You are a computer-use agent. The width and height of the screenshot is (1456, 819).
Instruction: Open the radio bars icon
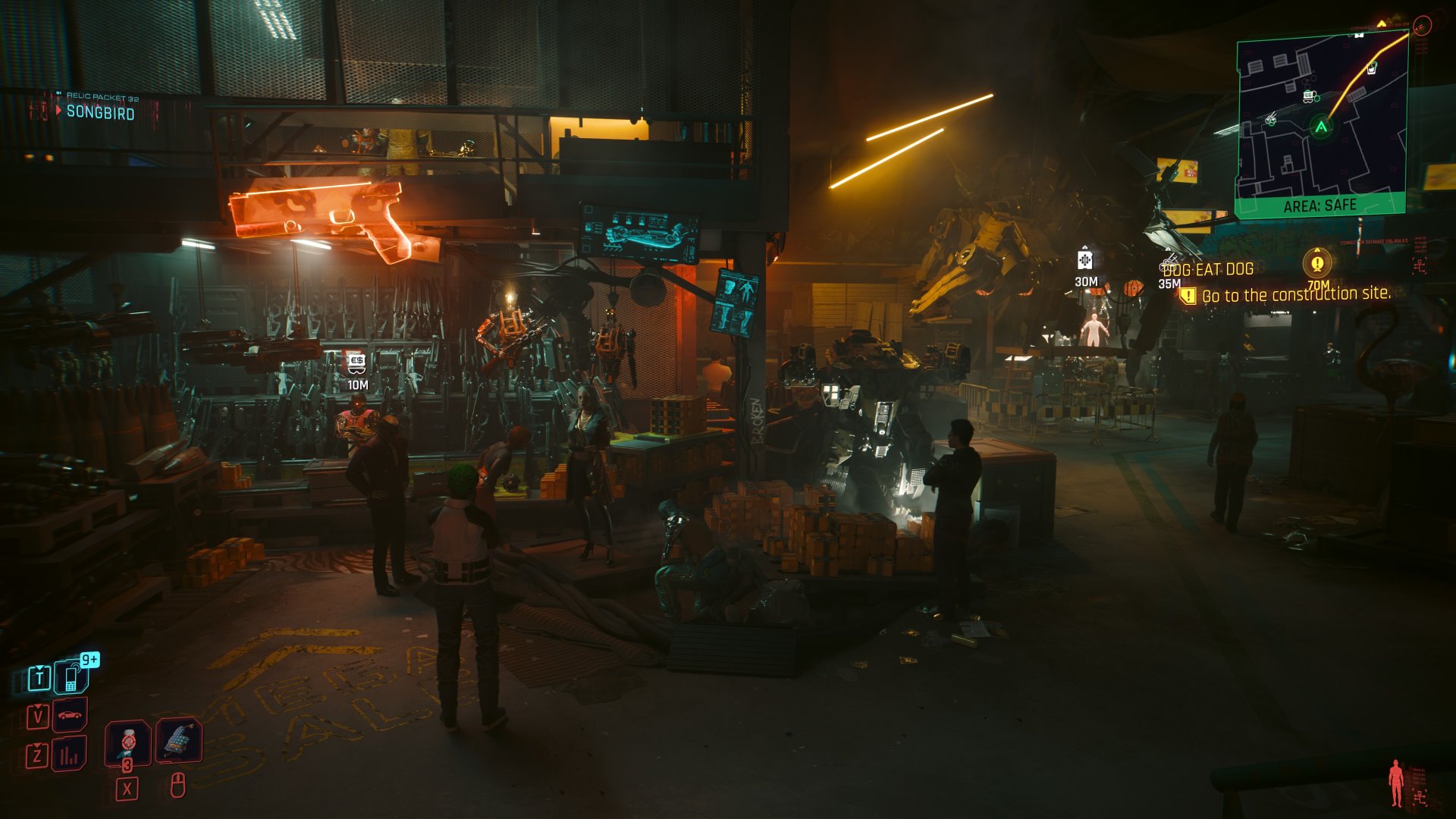coord(70,755)
